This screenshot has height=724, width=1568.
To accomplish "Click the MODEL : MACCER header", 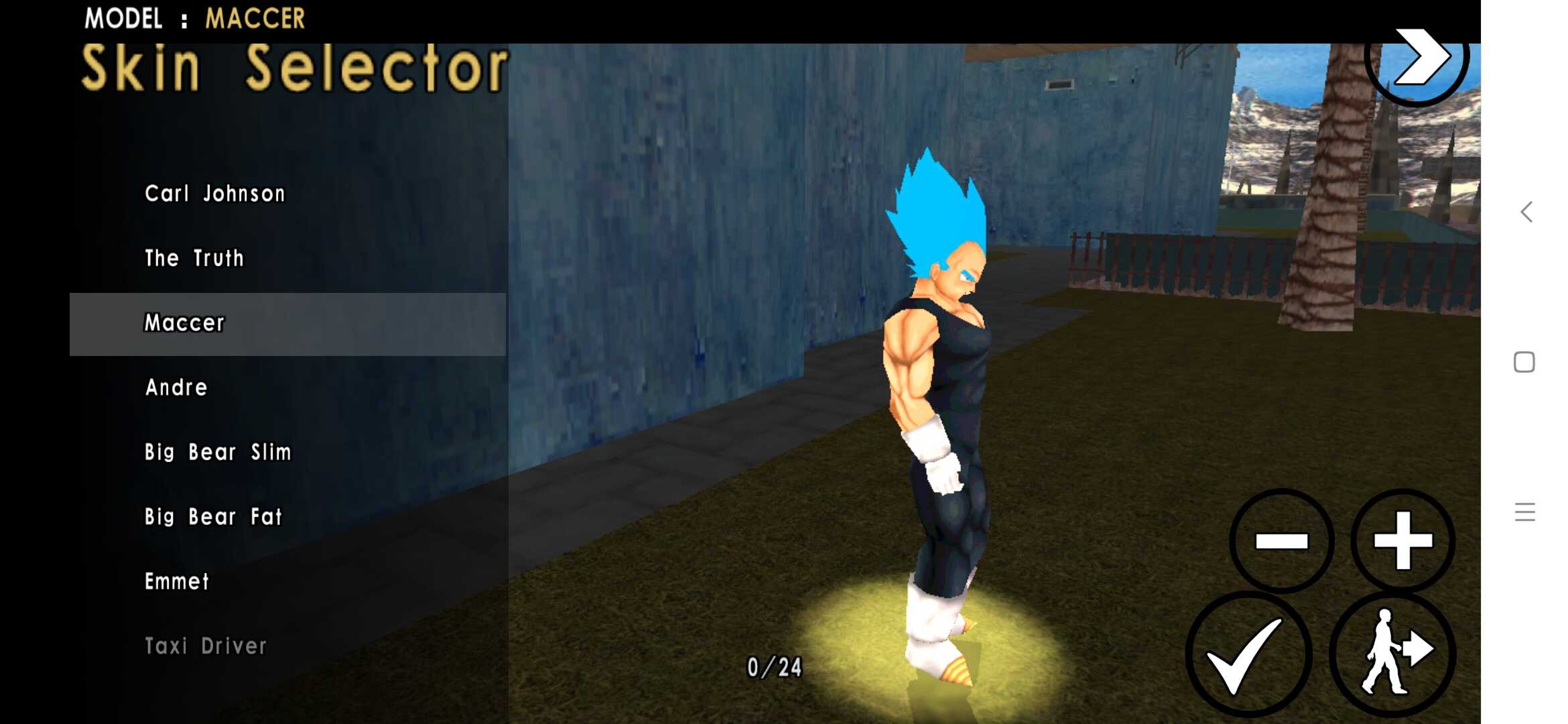I will click(194, 18).
